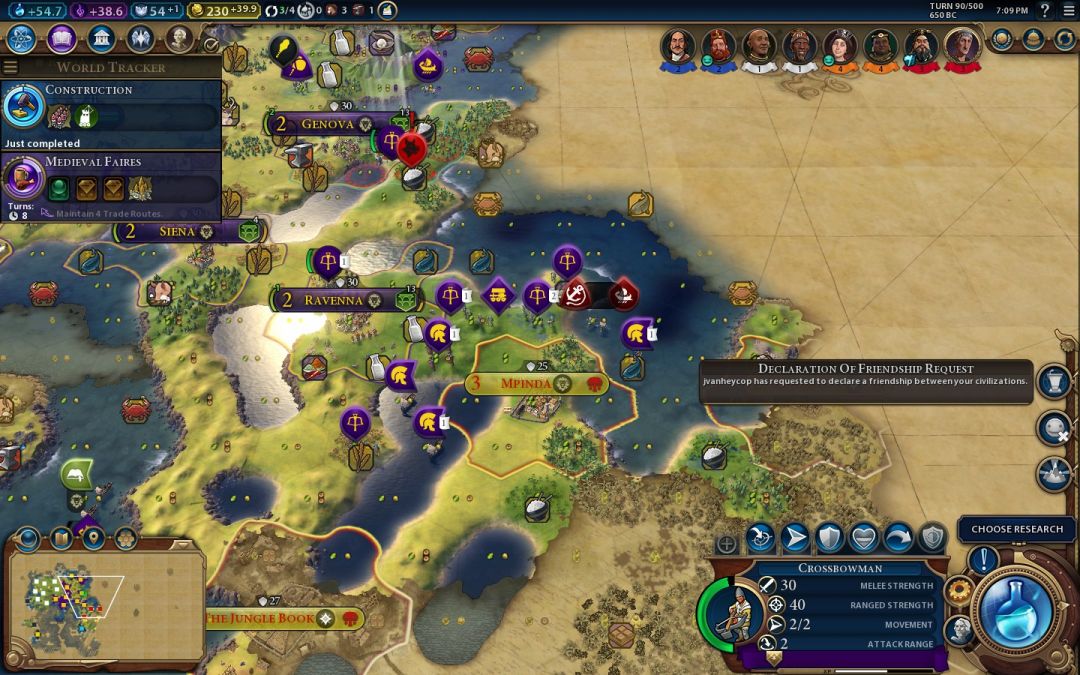Select the heart-shaped heal action
This screenshot has width=1080, height=675.
[863, 538]
